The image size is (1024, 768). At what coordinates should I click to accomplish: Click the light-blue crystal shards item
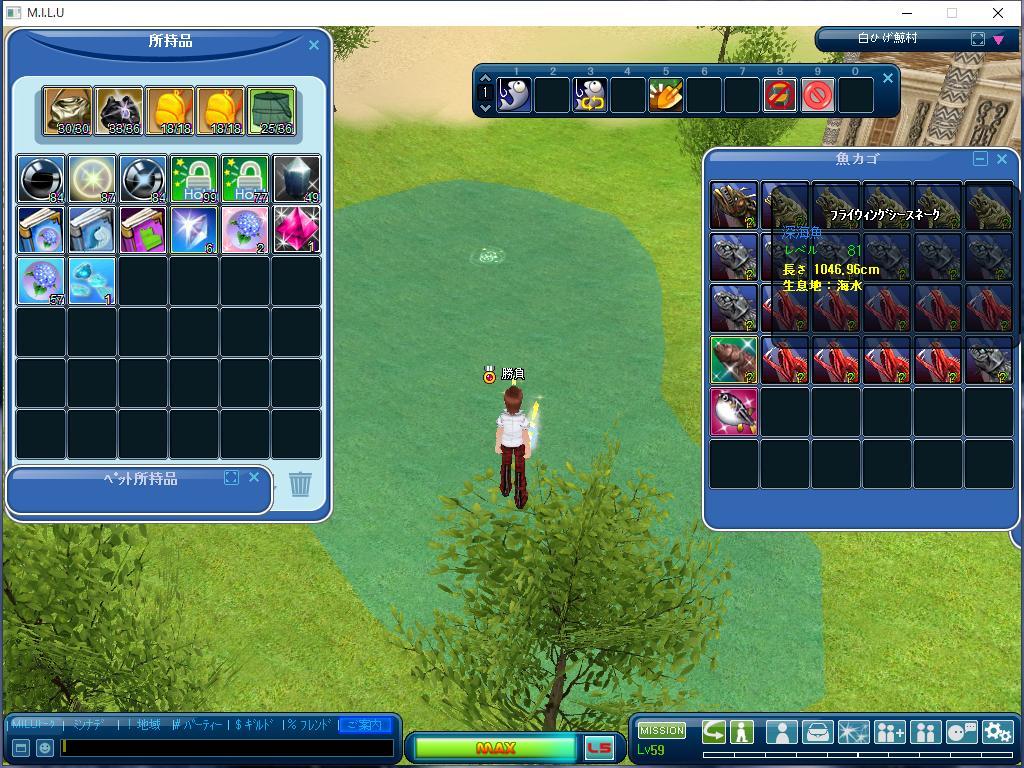[92, 281]
